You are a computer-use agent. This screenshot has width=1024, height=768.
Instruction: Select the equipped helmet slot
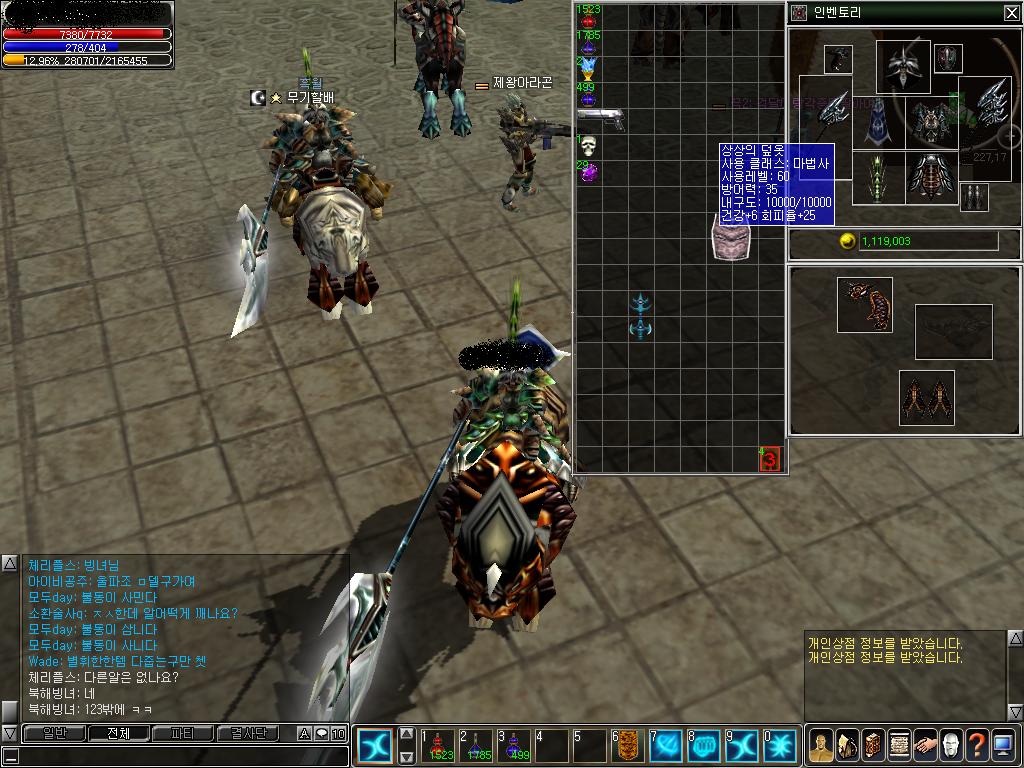pyautogui.click(x=903, y=66)
